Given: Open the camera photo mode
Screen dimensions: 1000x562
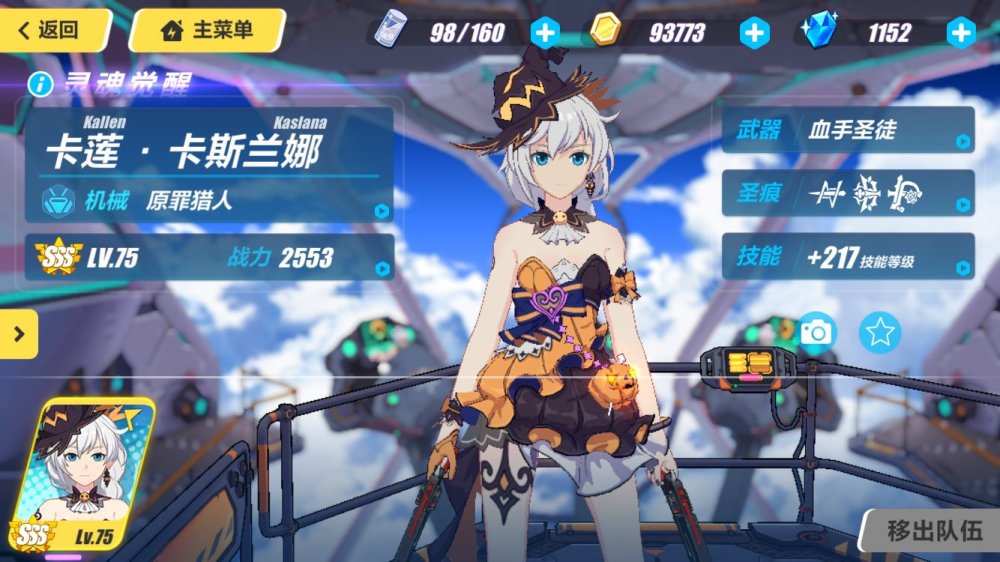Looking at the screenshot, I should [x=816, y=331].
